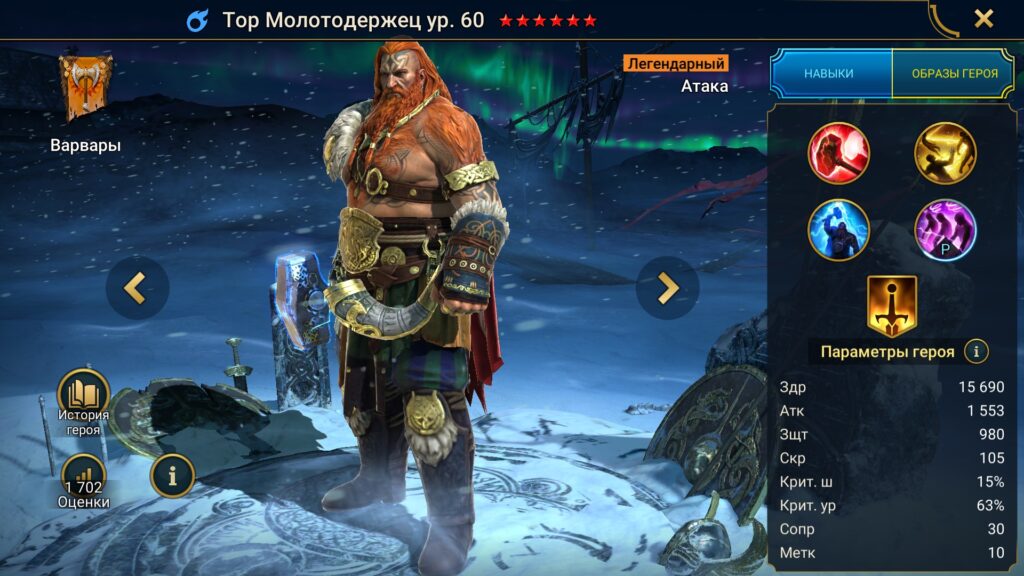Open the Образы героя tab
1024x576 pixels.
click(x=953, y=74)
